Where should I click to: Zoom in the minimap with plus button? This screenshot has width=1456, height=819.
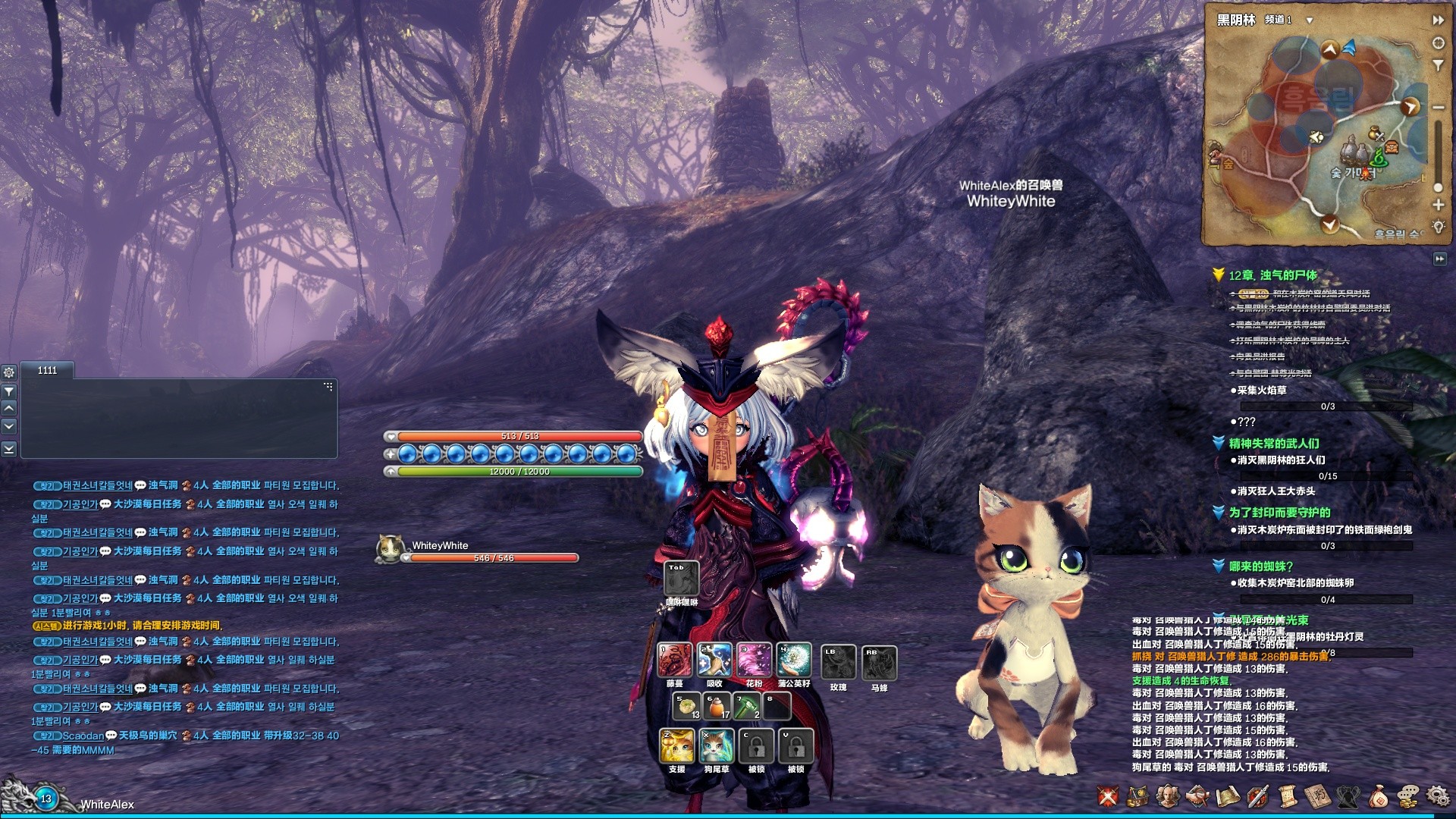point(1438,205)
